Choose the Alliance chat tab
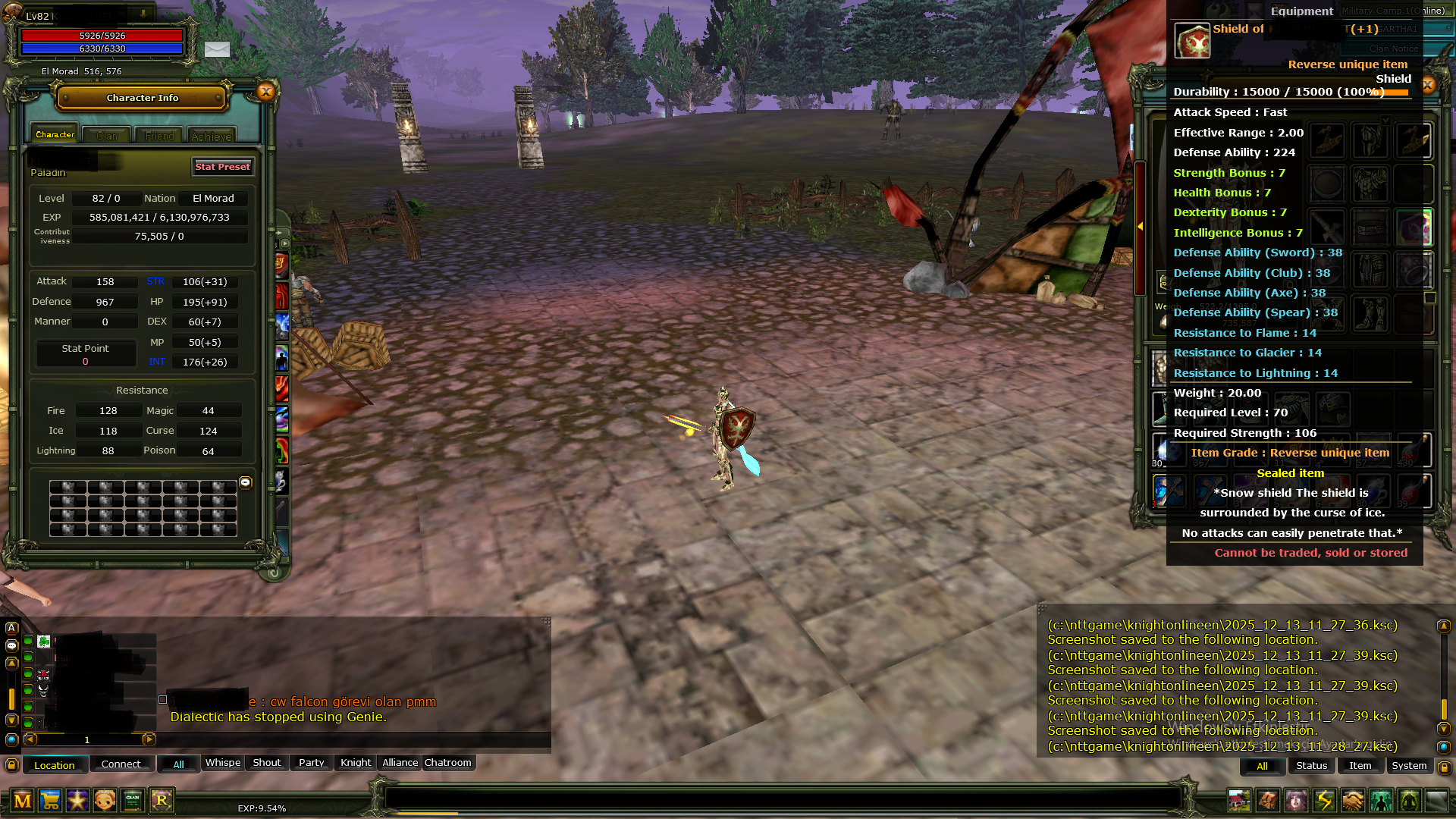Viewport: 1456px width, 819px height. (400, 763)
